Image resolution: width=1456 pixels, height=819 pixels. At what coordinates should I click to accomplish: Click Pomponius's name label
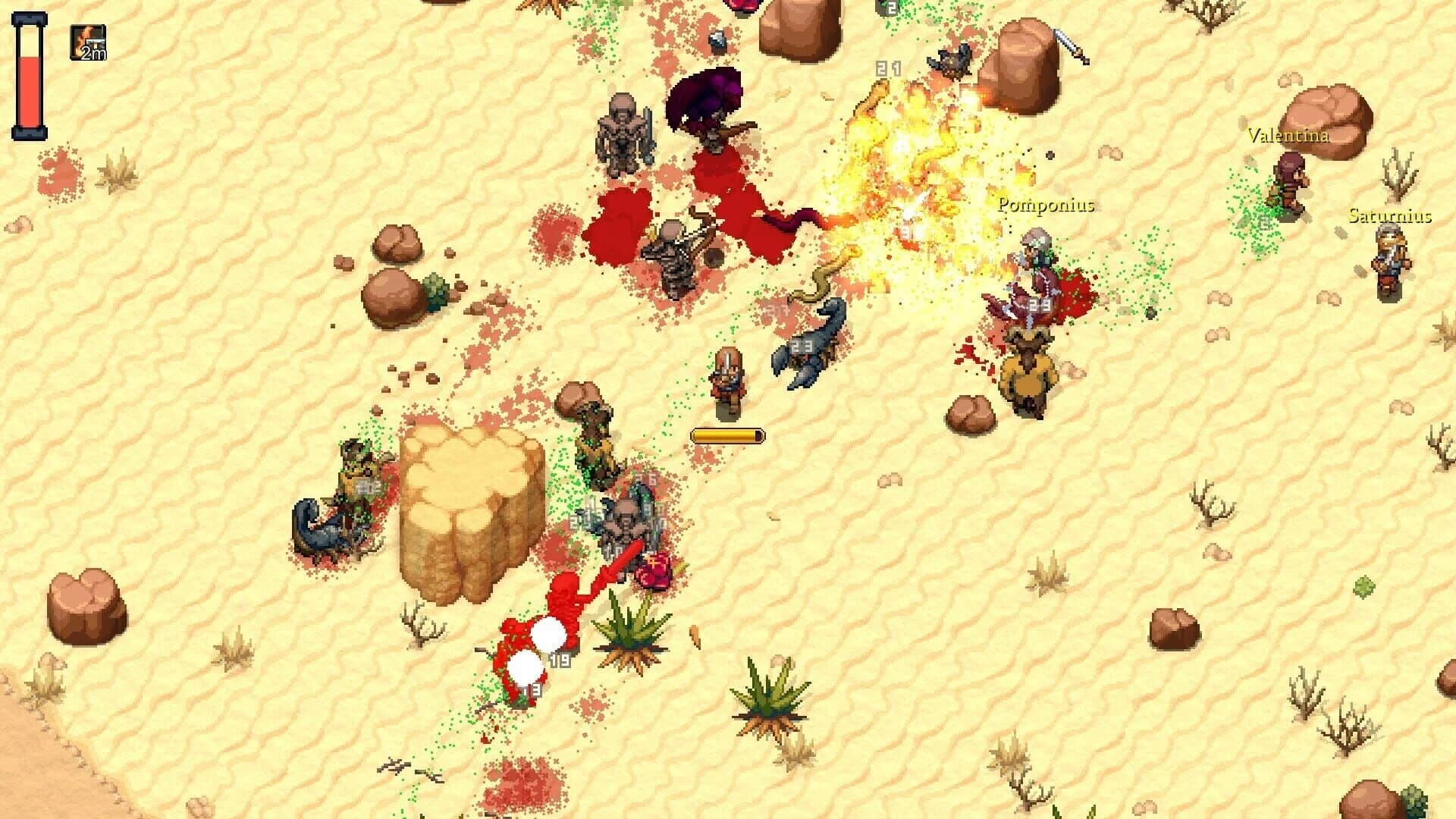point(1046,203)
